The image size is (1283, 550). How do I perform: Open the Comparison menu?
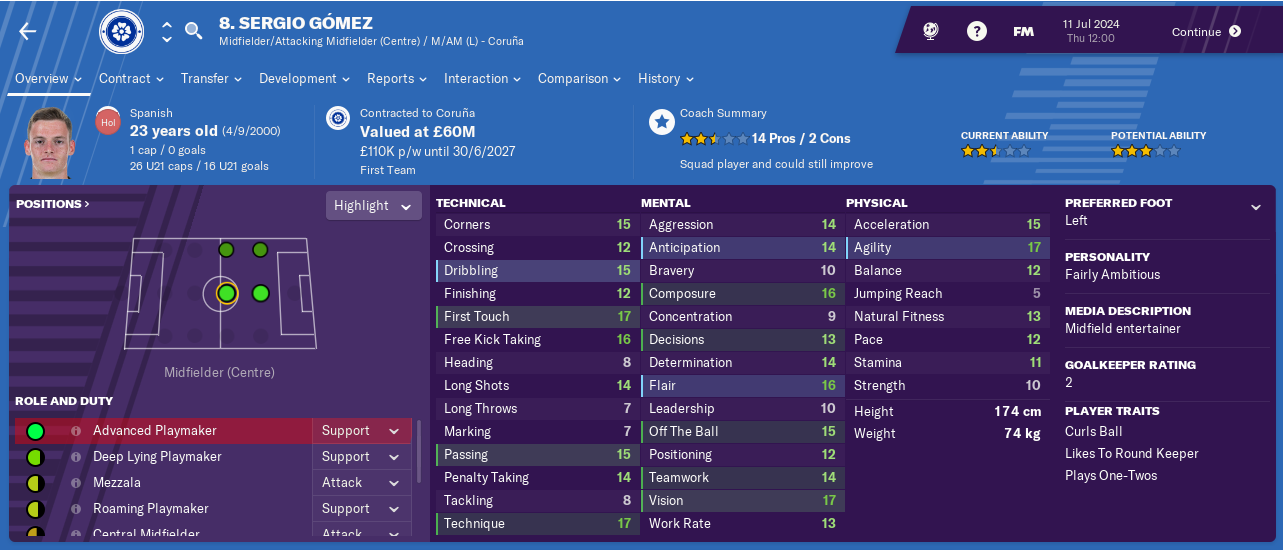click(x=579, y=78)
